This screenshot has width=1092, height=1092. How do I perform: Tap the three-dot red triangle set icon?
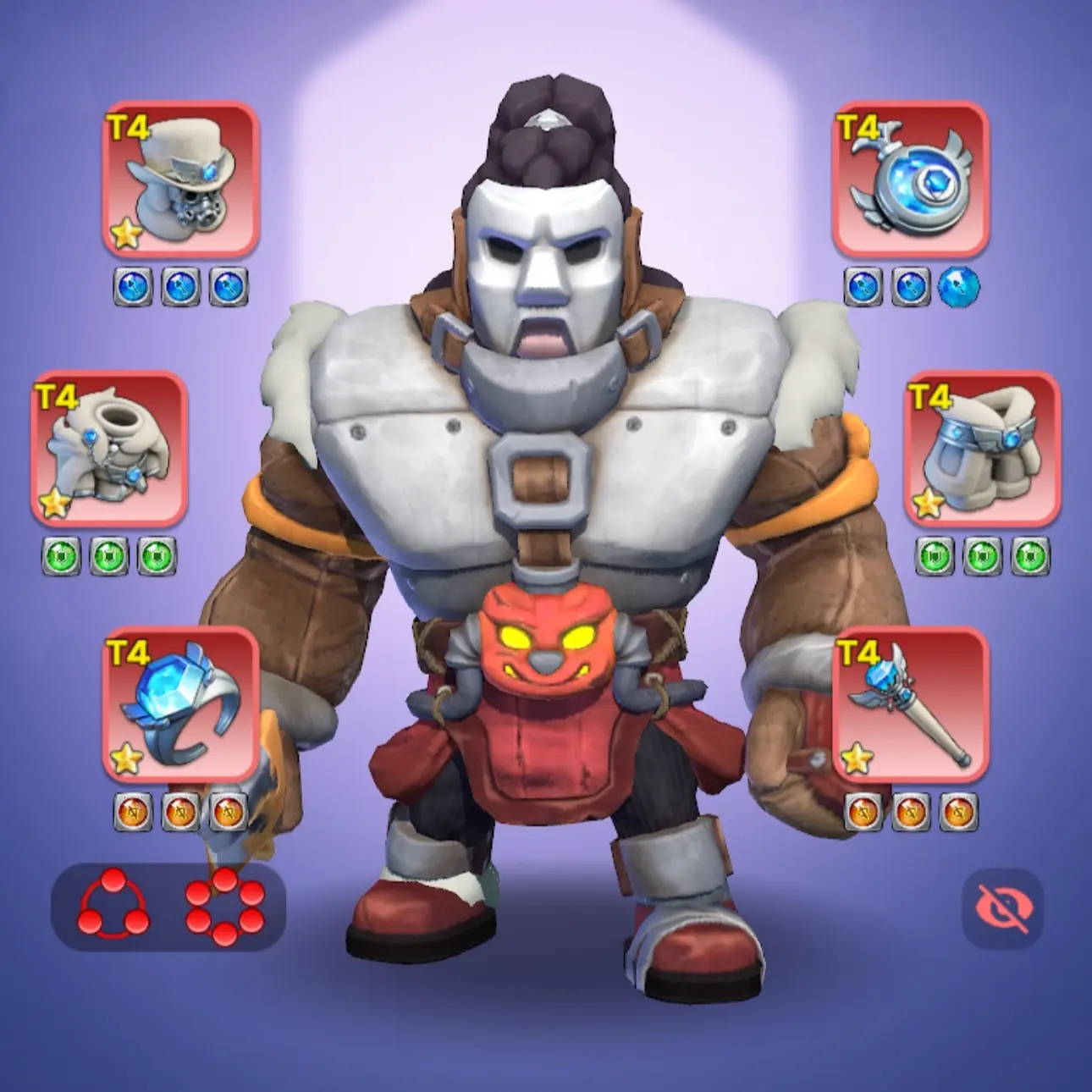coord(113,907)
